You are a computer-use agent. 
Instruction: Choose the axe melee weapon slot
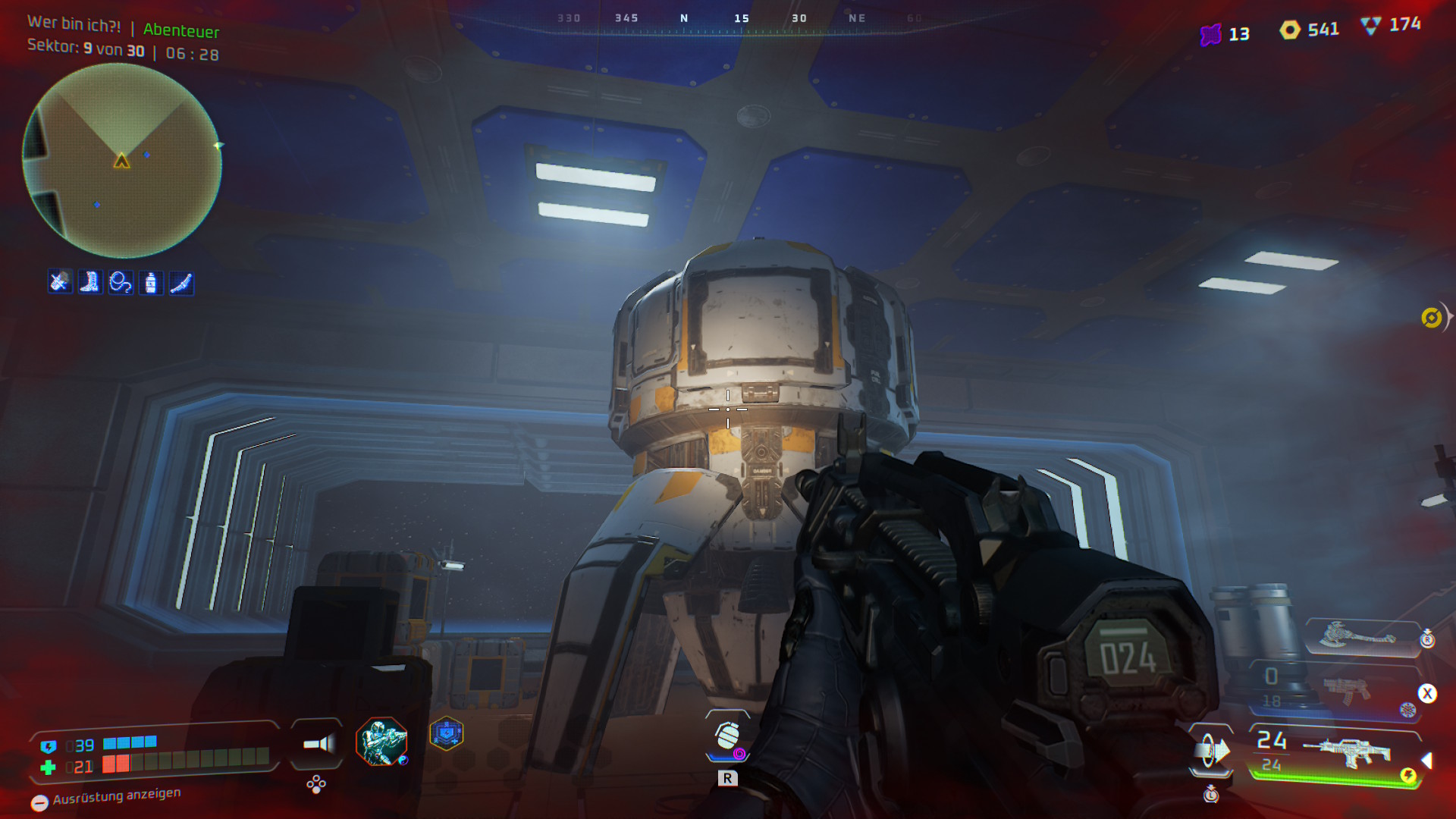point(1357,635)
